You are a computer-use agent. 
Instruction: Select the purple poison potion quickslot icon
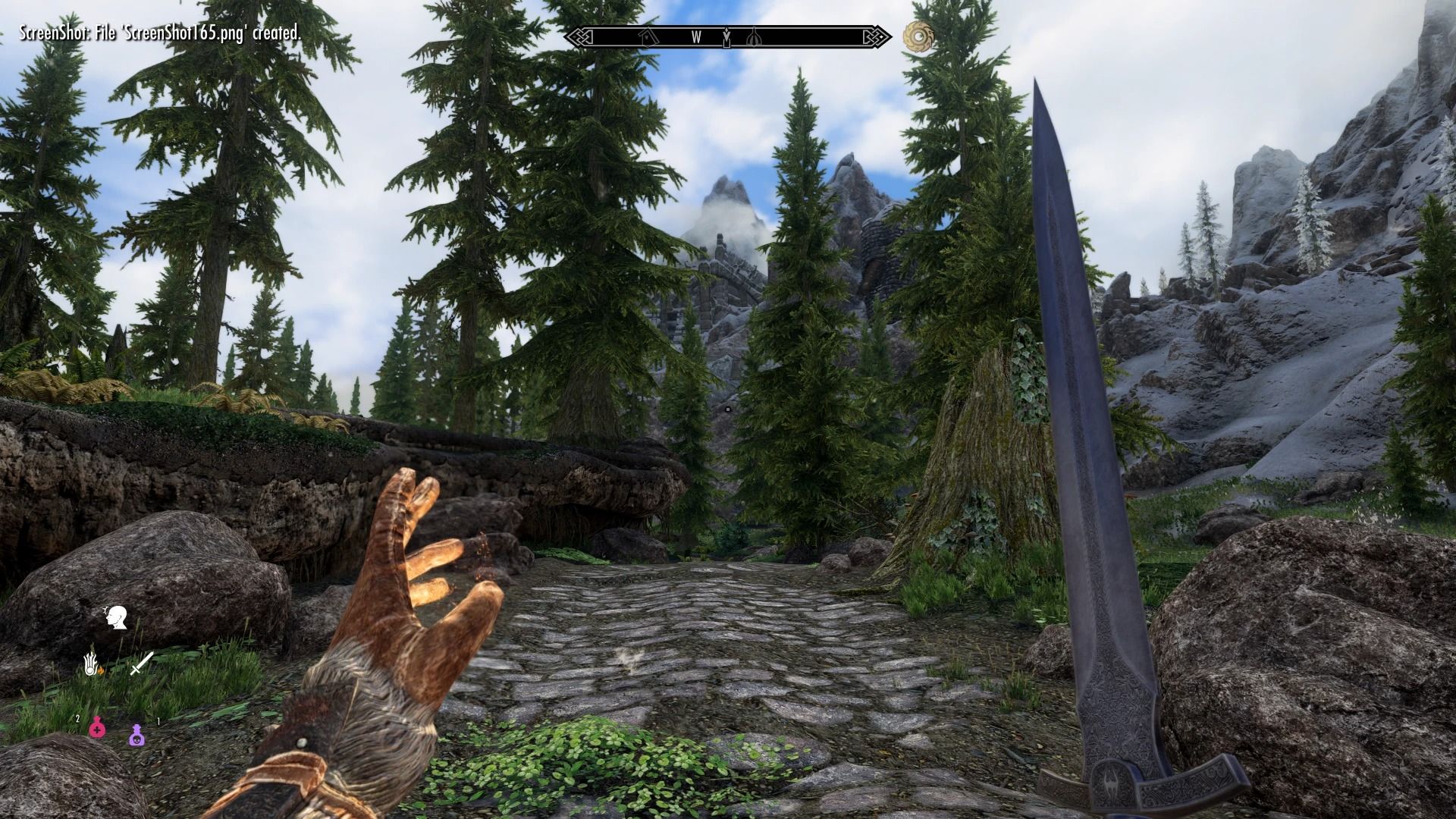[138, 736]
